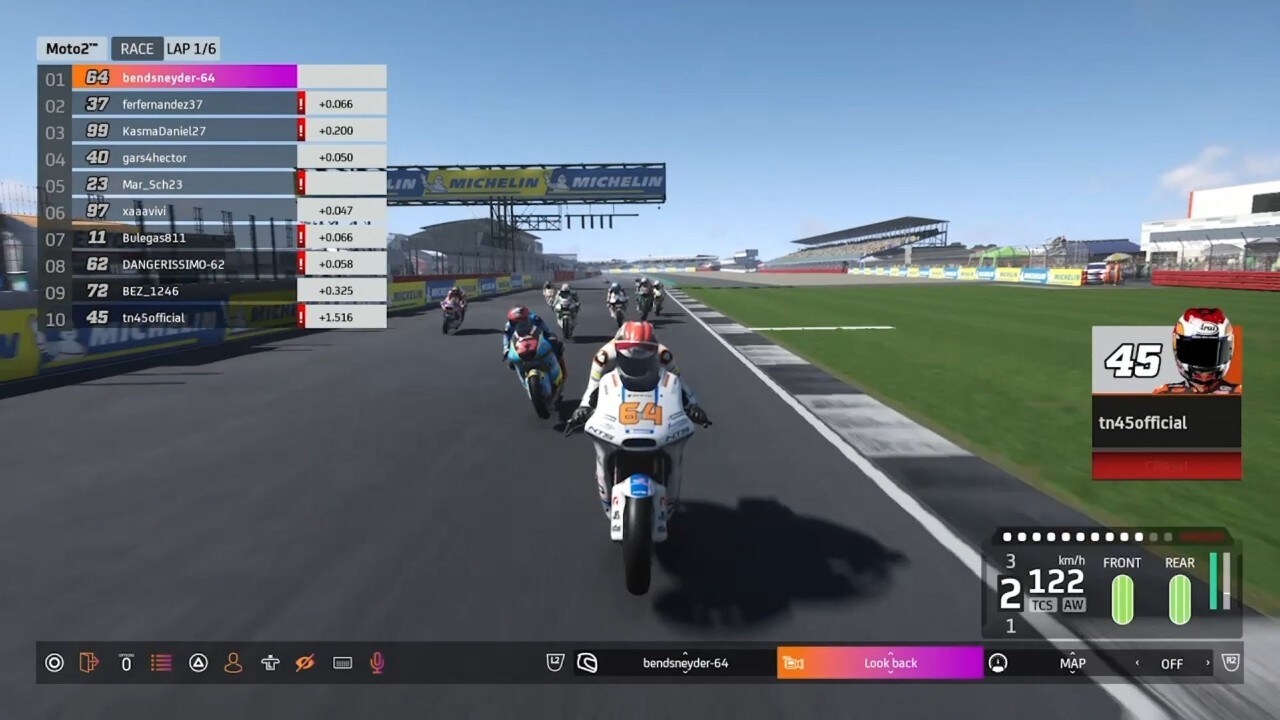Click the orange rider profile icon
This screenshot has height=720, width=1280.
pos(233,663)
